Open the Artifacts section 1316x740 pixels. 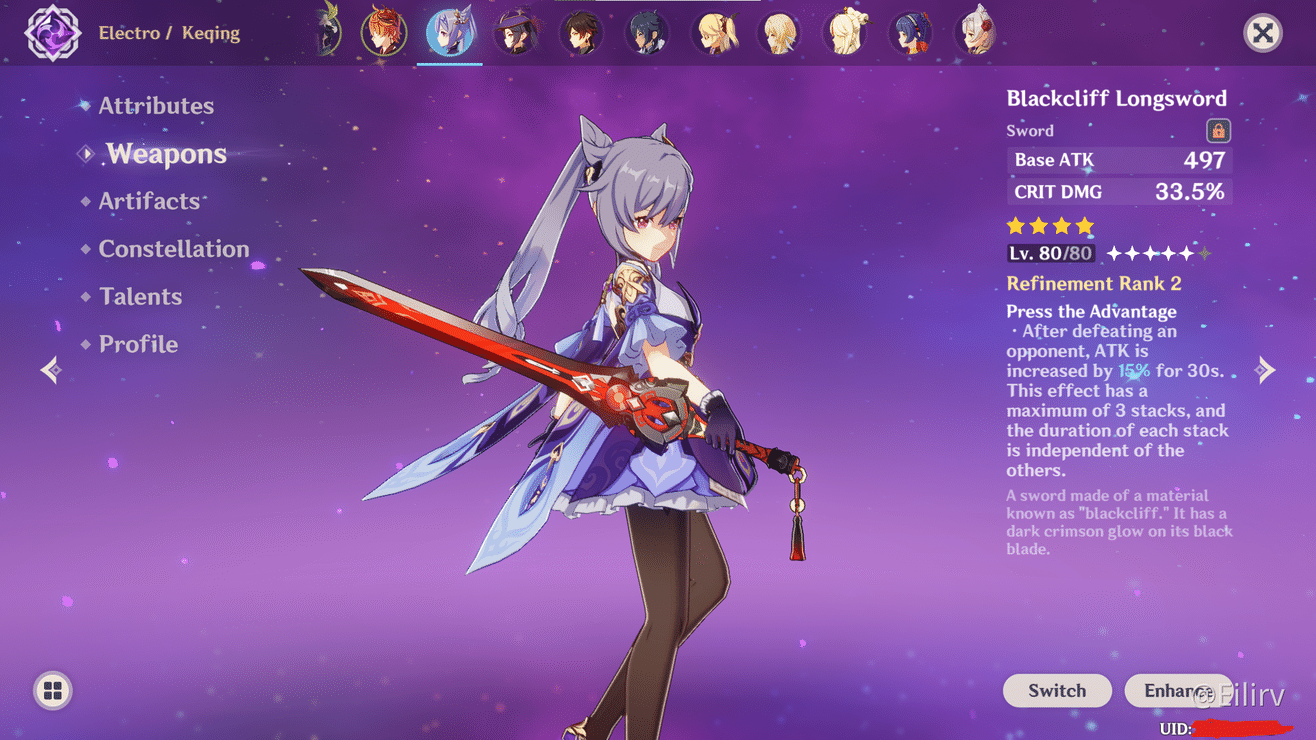click(x=150, y=201)
